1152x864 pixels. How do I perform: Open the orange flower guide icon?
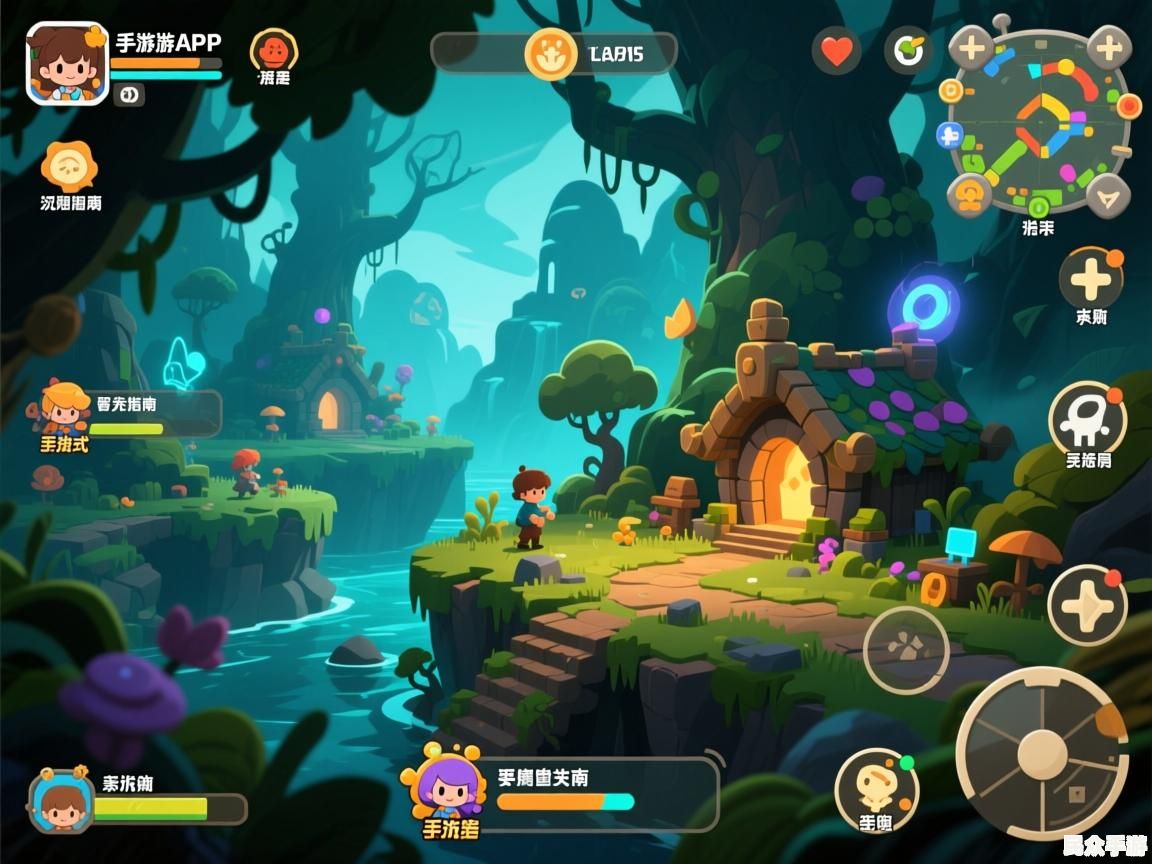68,166
